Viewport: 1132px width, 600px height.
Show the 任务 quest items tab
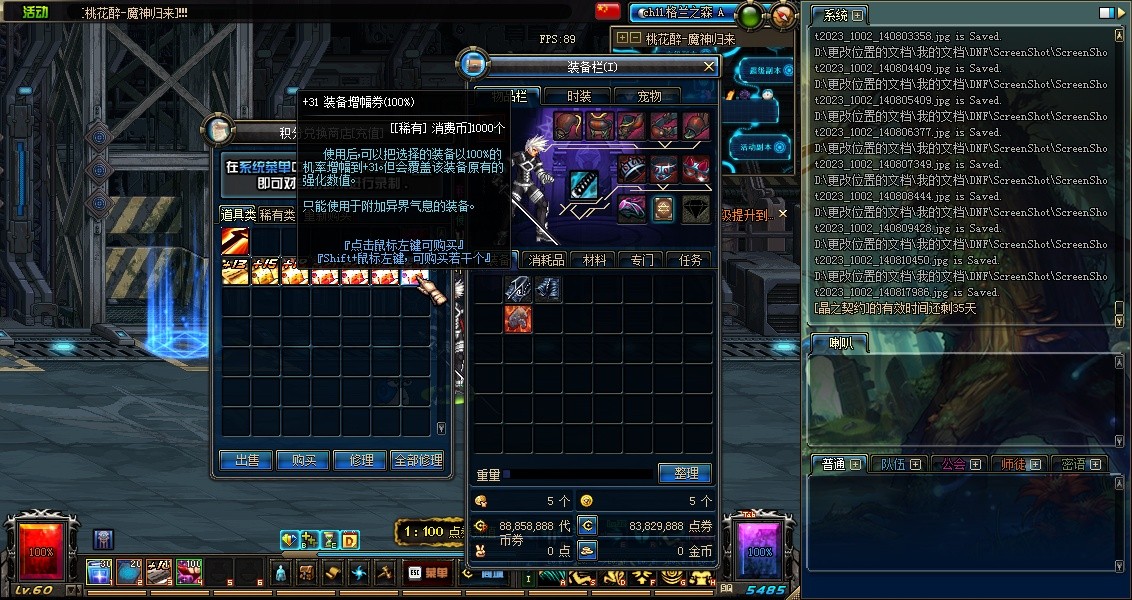click(x=690, y=260)
